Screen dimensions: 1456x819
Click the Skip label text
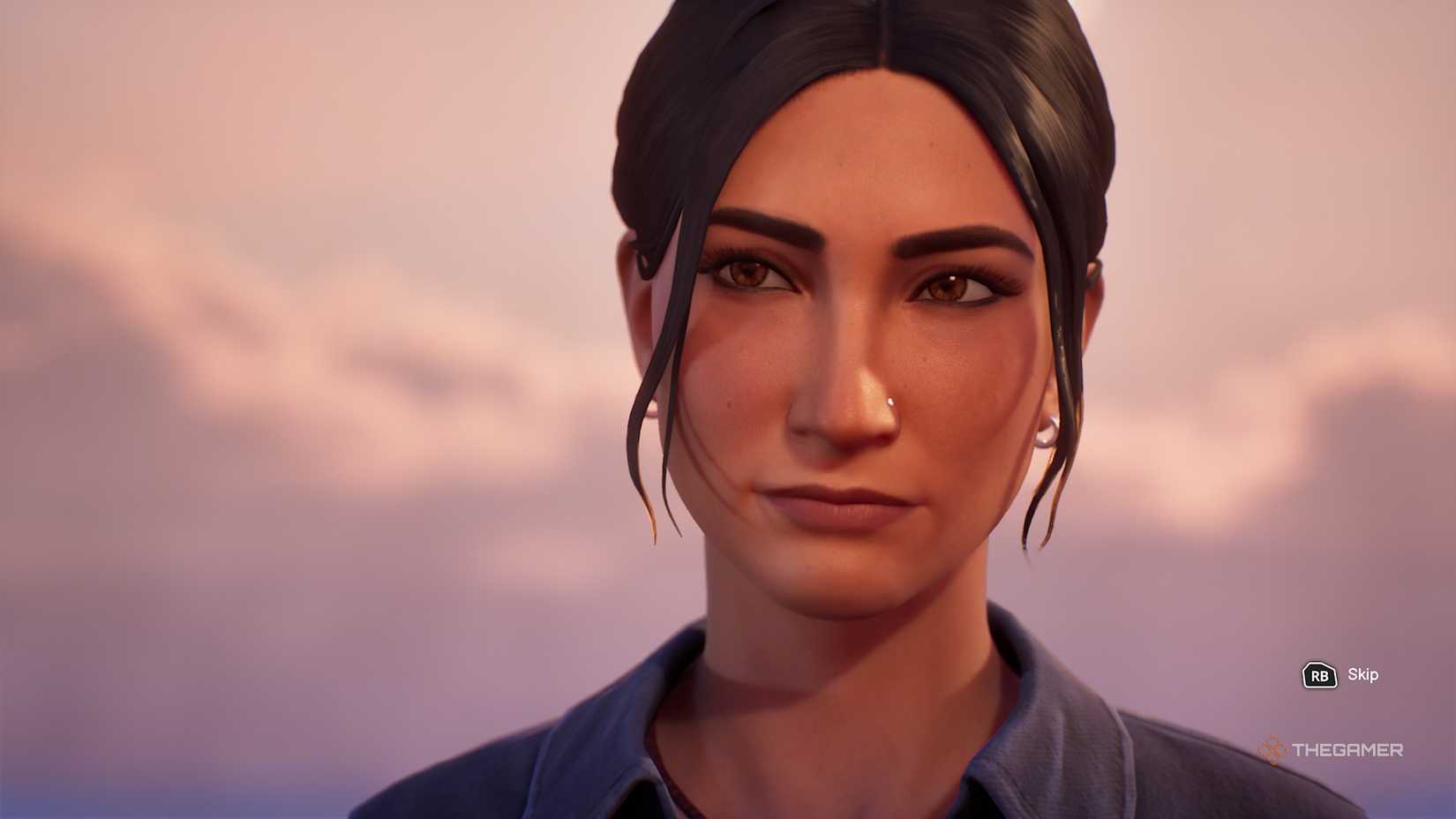point(1365,676)
